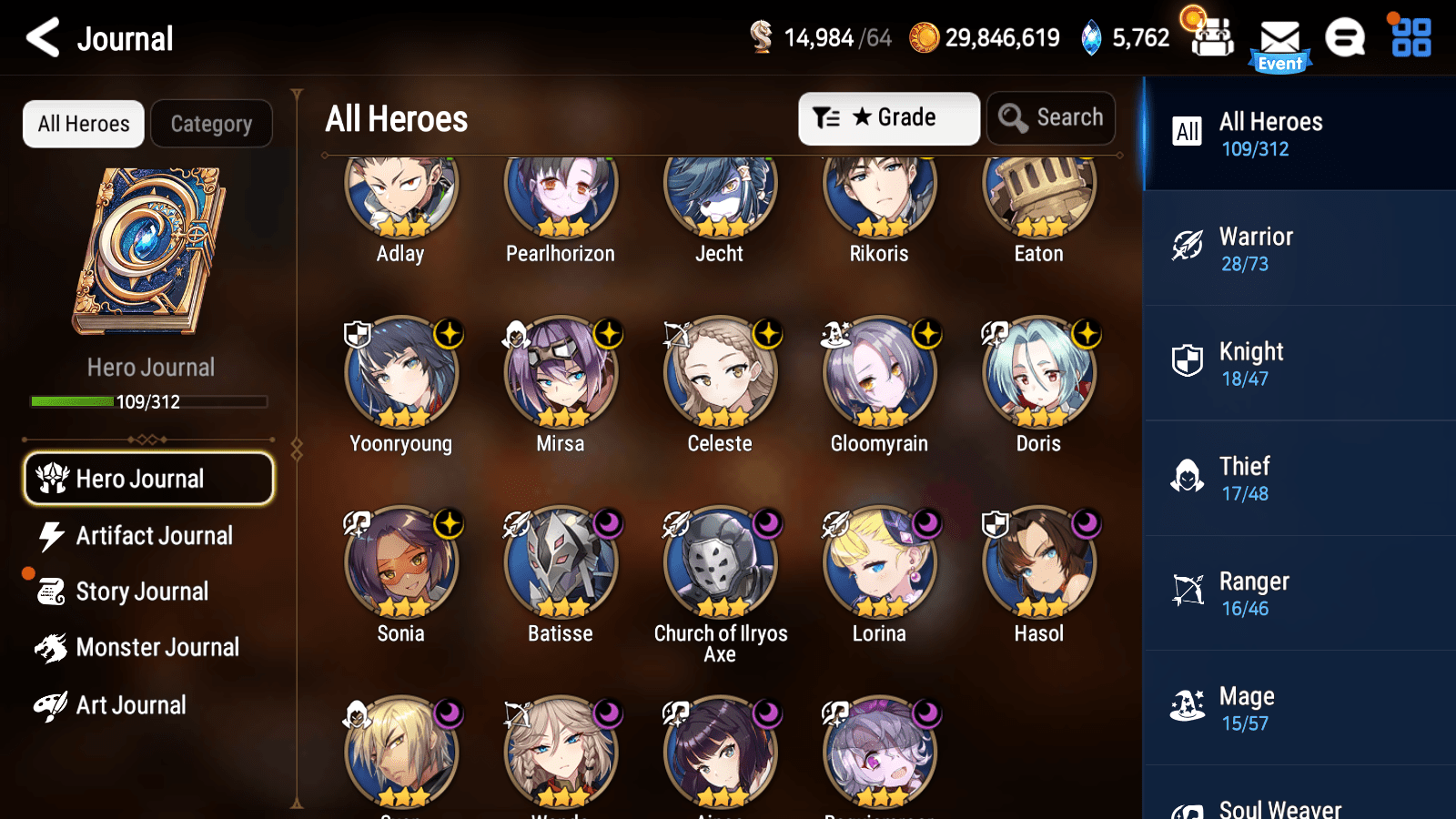
Task: Select the Warrior class filter icon
Action: (x=1188, y=247)
